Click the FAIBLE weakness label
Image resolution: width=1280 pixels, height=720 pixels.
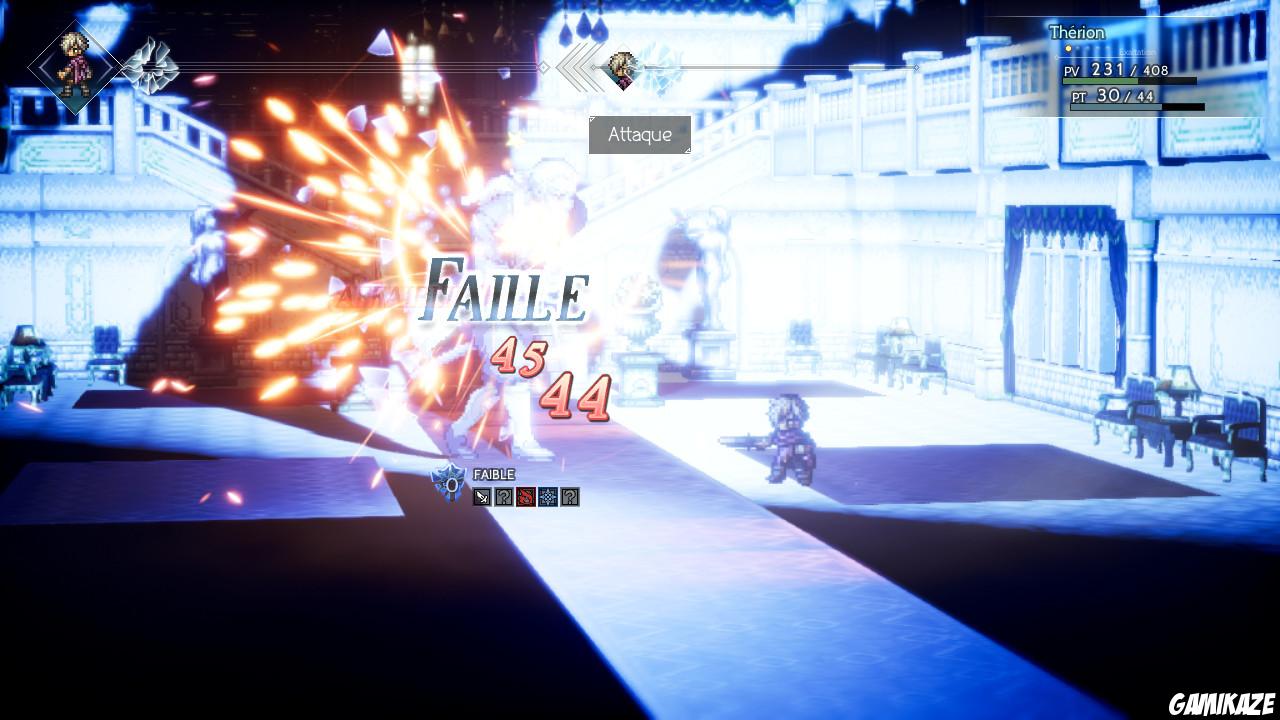coord(495,474)
